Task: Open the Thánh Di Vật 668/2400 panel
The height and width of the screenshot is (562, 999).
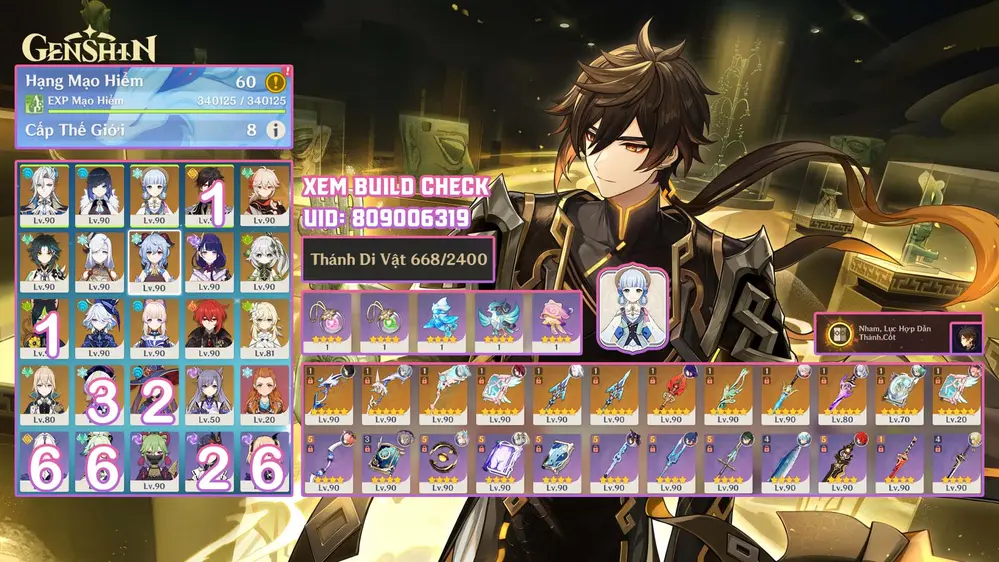Action: pos(398,260)
